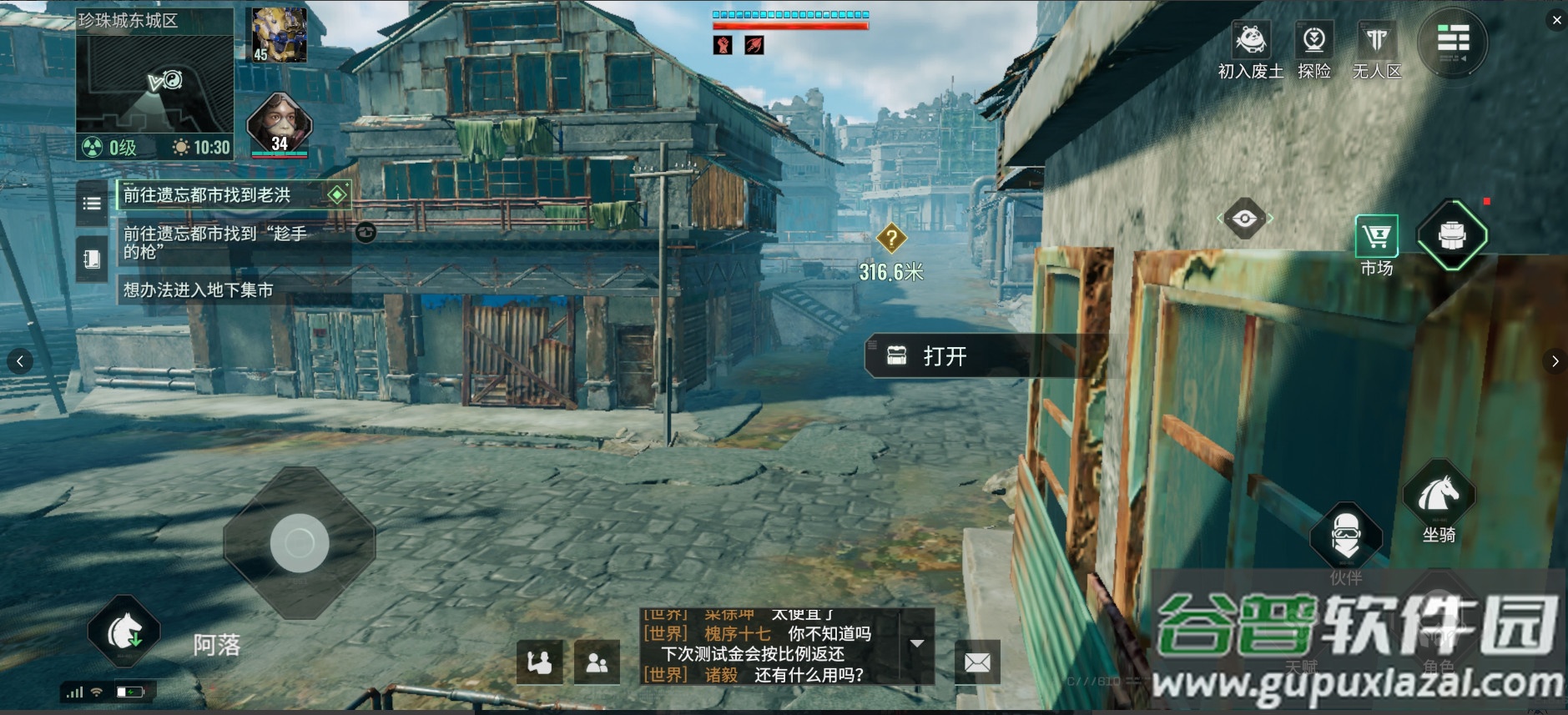Open the friends group icon
Screen dimensions: 1568x715
pos(597,662)
